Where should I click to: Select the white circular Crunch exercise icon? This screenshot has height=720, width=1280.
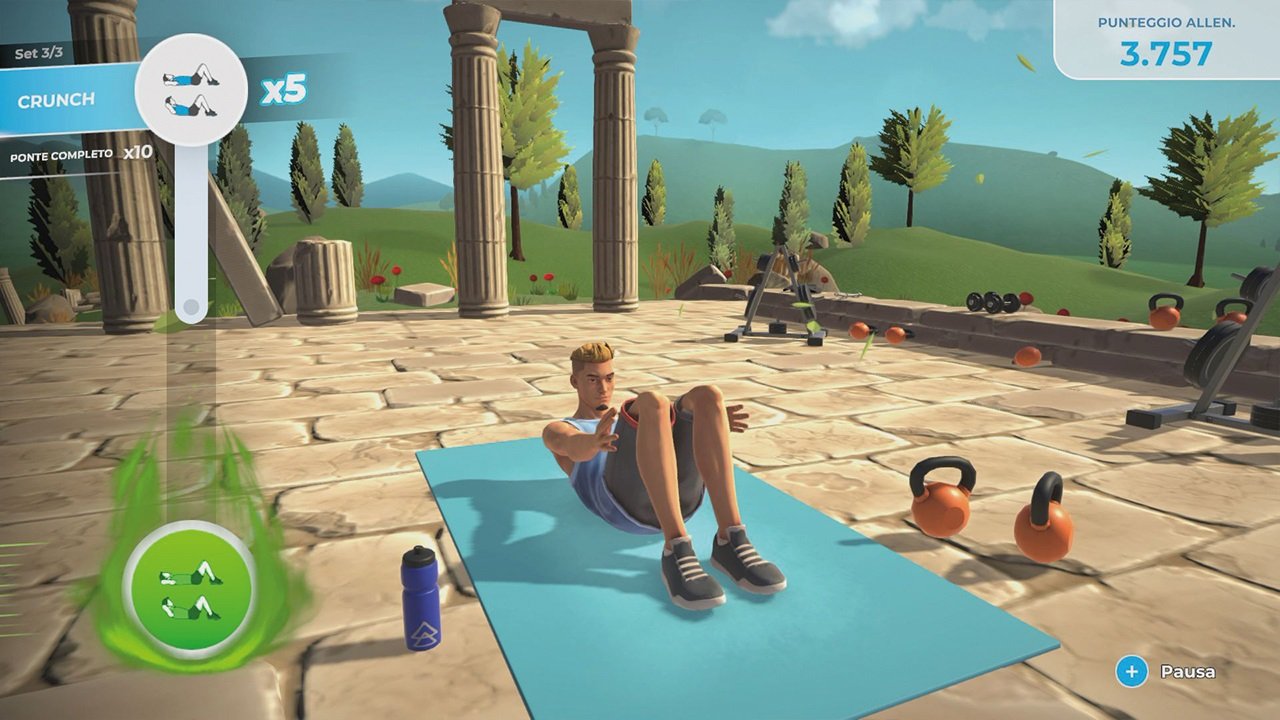click(191, 90)
